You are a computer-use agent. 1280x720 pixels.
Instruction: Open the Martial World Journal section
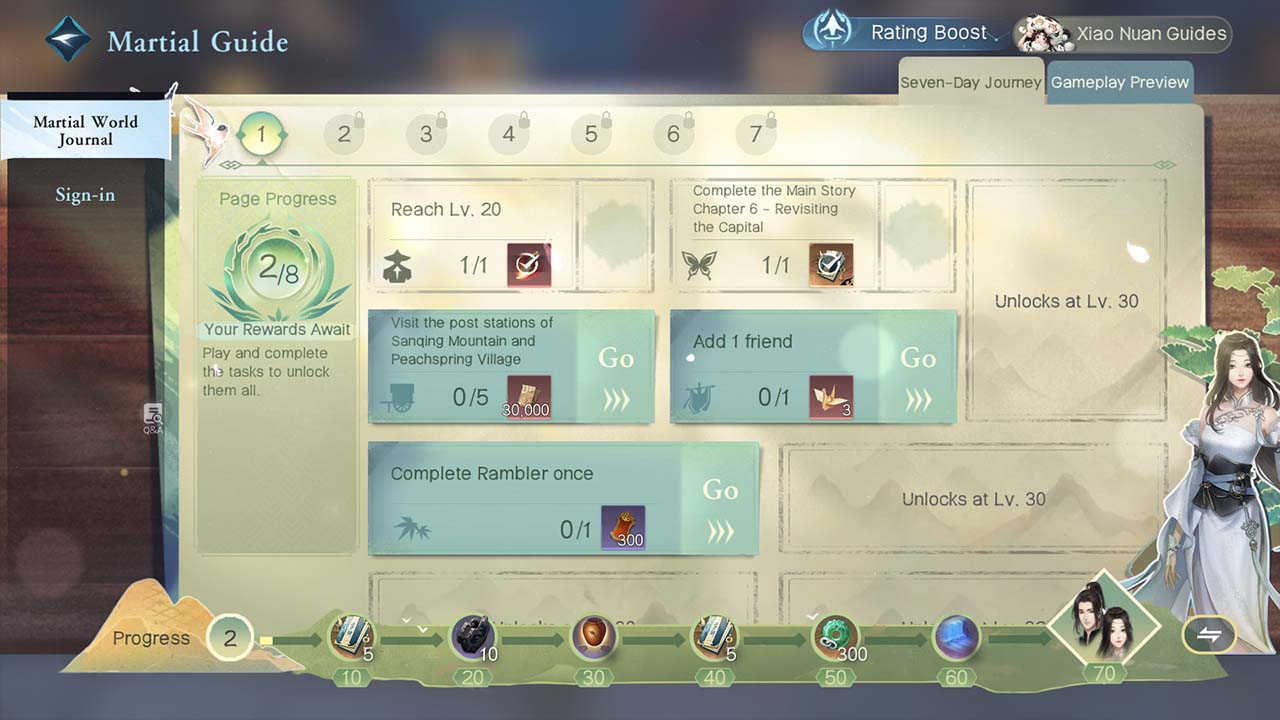[x=86, y=130]
